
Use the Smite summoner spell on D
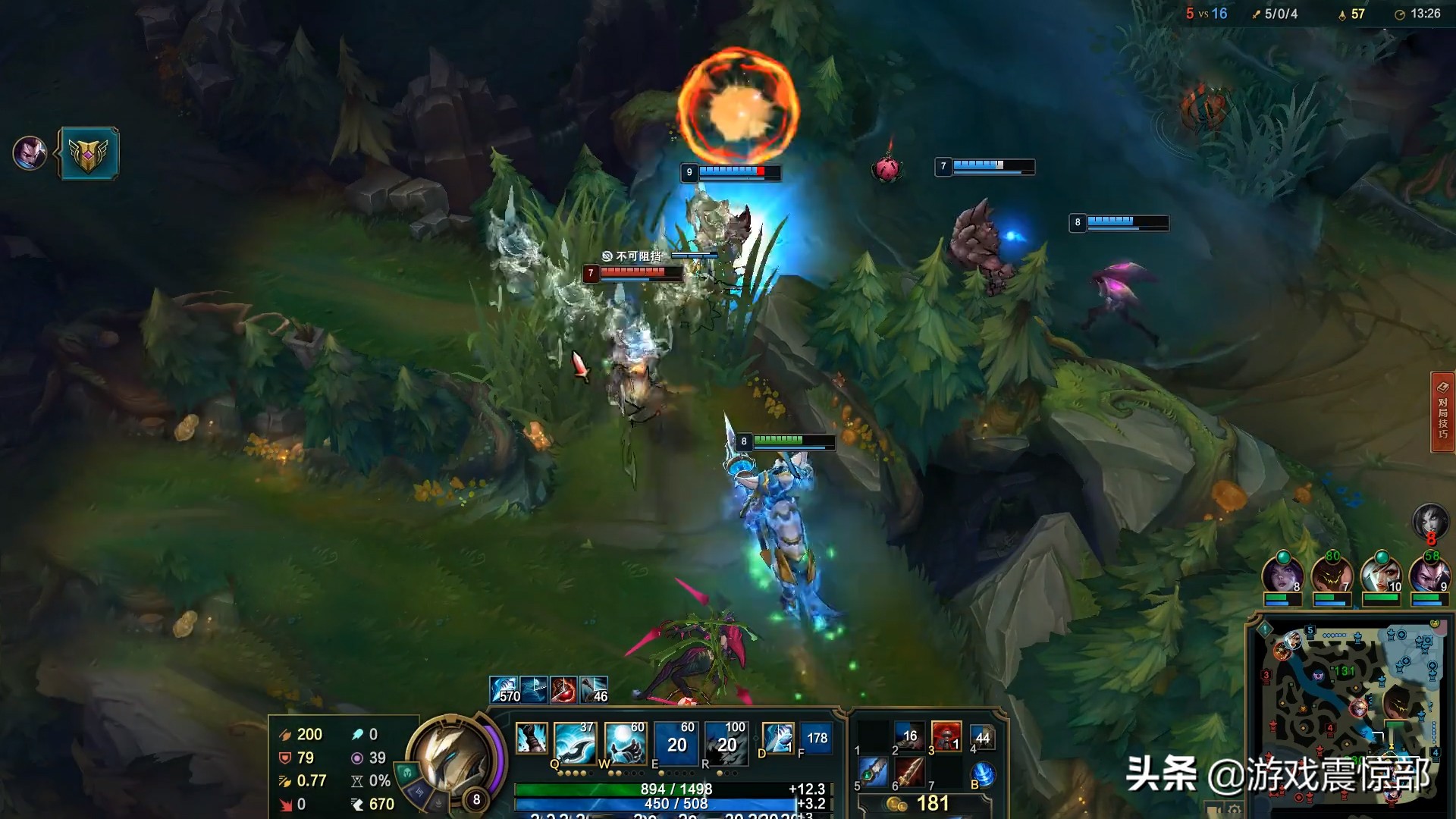click(x=777, y=737)
